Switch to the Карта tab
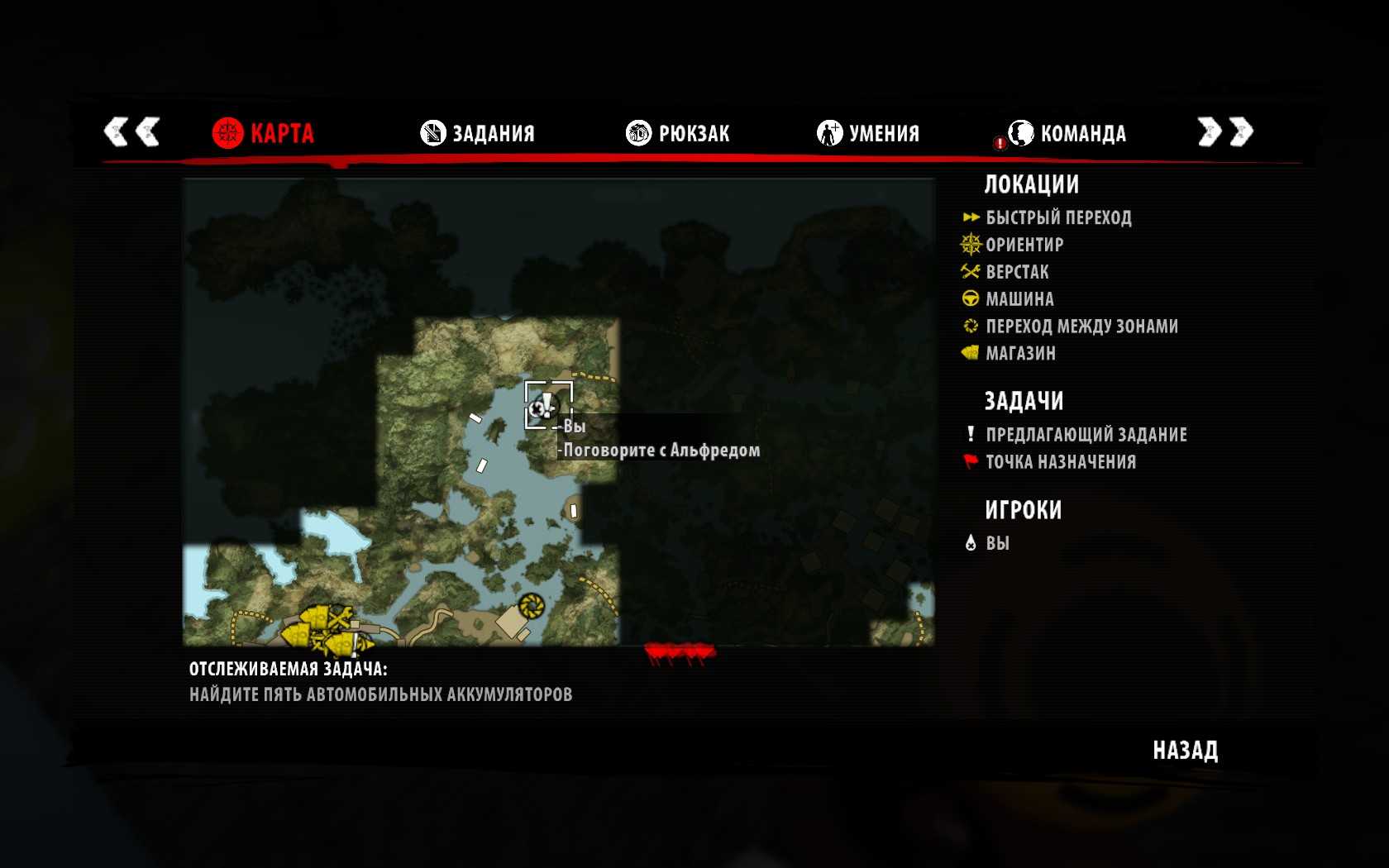Viewport: 1389px width, 868px height. pyautogui.click(x=264, y=133)
